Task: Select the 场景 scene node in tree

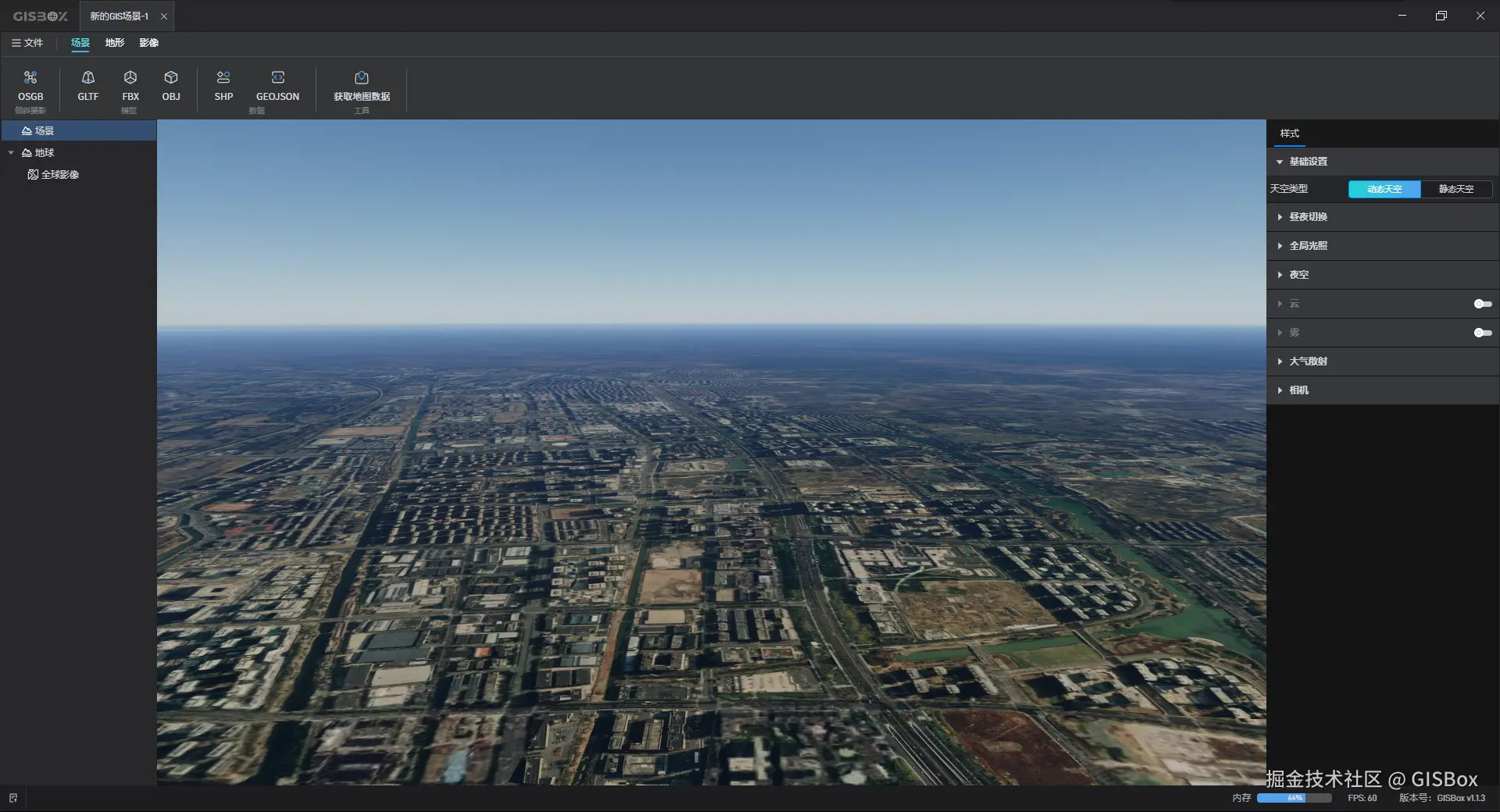Action: [x=45, y=130]
